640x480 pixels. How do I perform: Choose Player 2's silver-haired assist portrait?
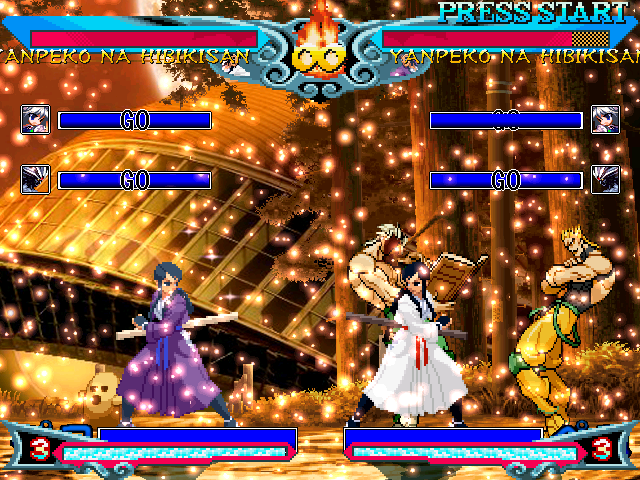click(605, 120)
